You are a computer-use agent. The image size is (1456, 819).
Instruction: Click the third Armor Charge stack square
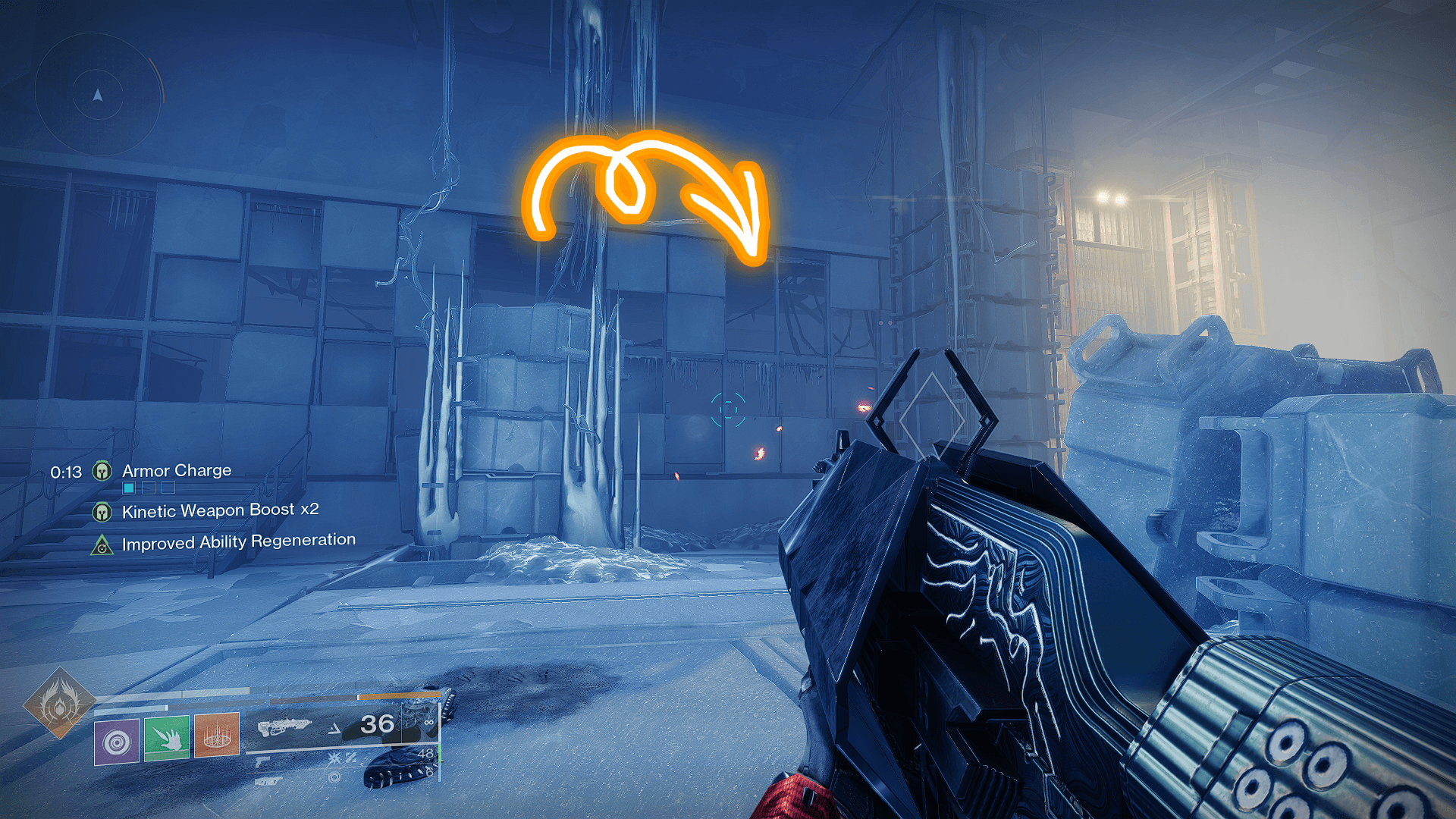[168, 487]
